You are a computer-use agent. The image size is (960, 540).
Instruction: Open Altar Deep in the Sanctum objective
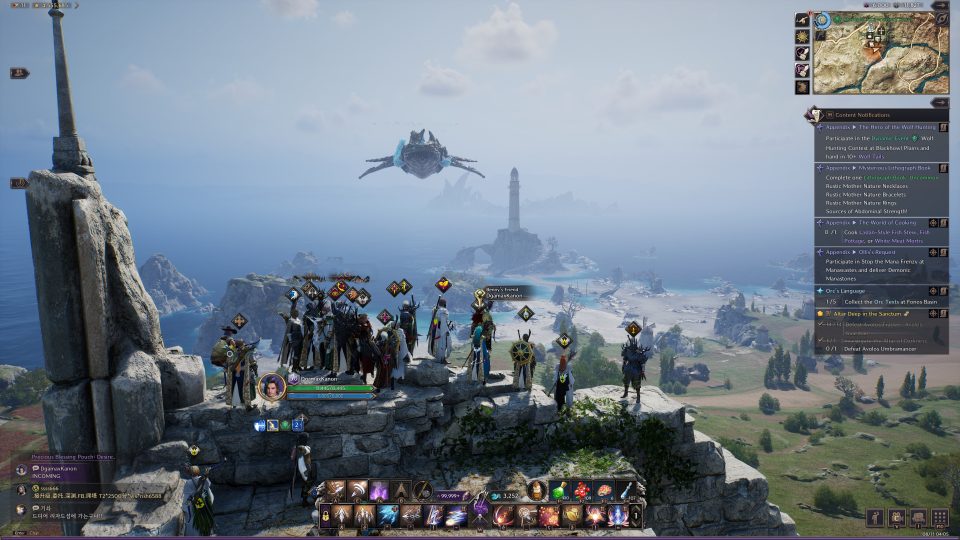pos(870,313)
